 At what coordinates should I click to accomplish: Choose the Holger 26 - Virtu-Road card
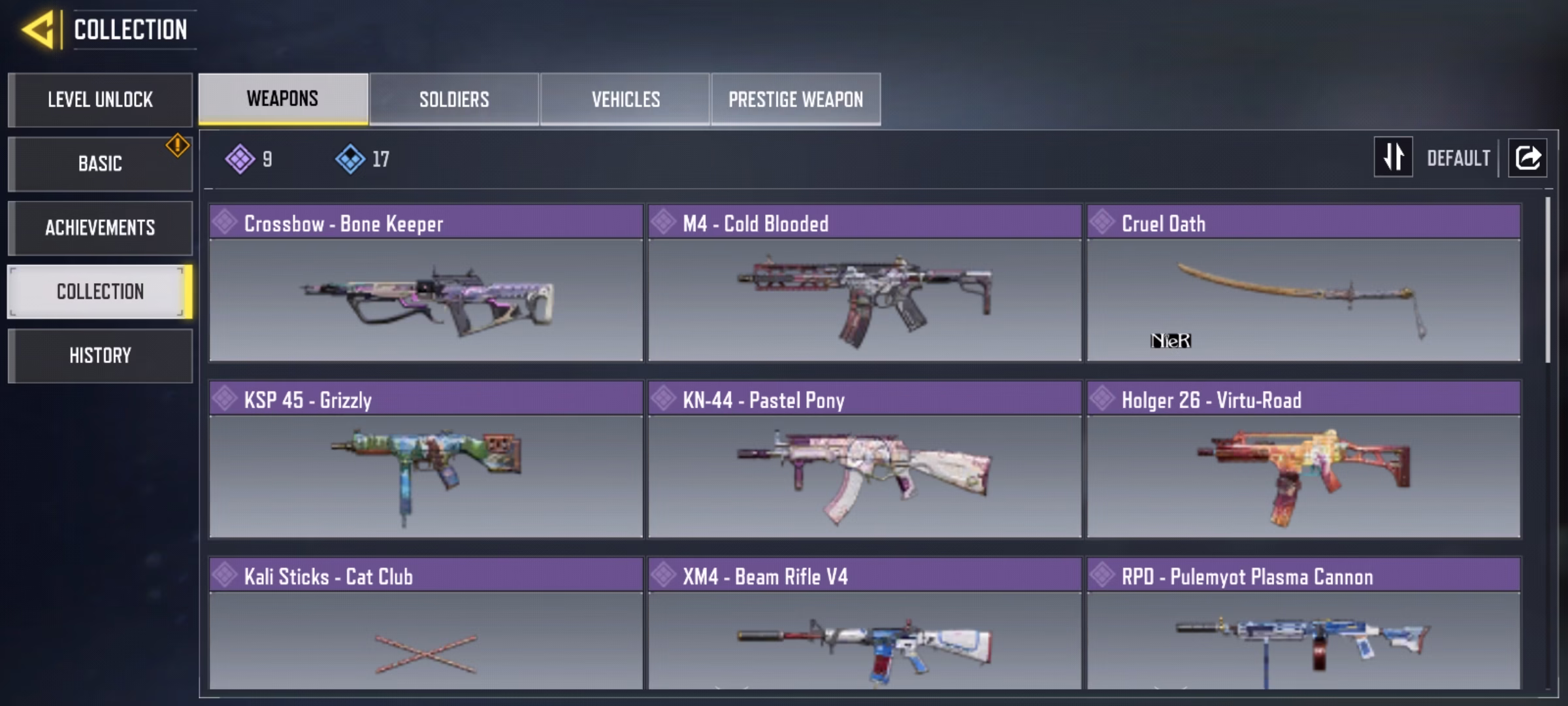pos(1303,460)
